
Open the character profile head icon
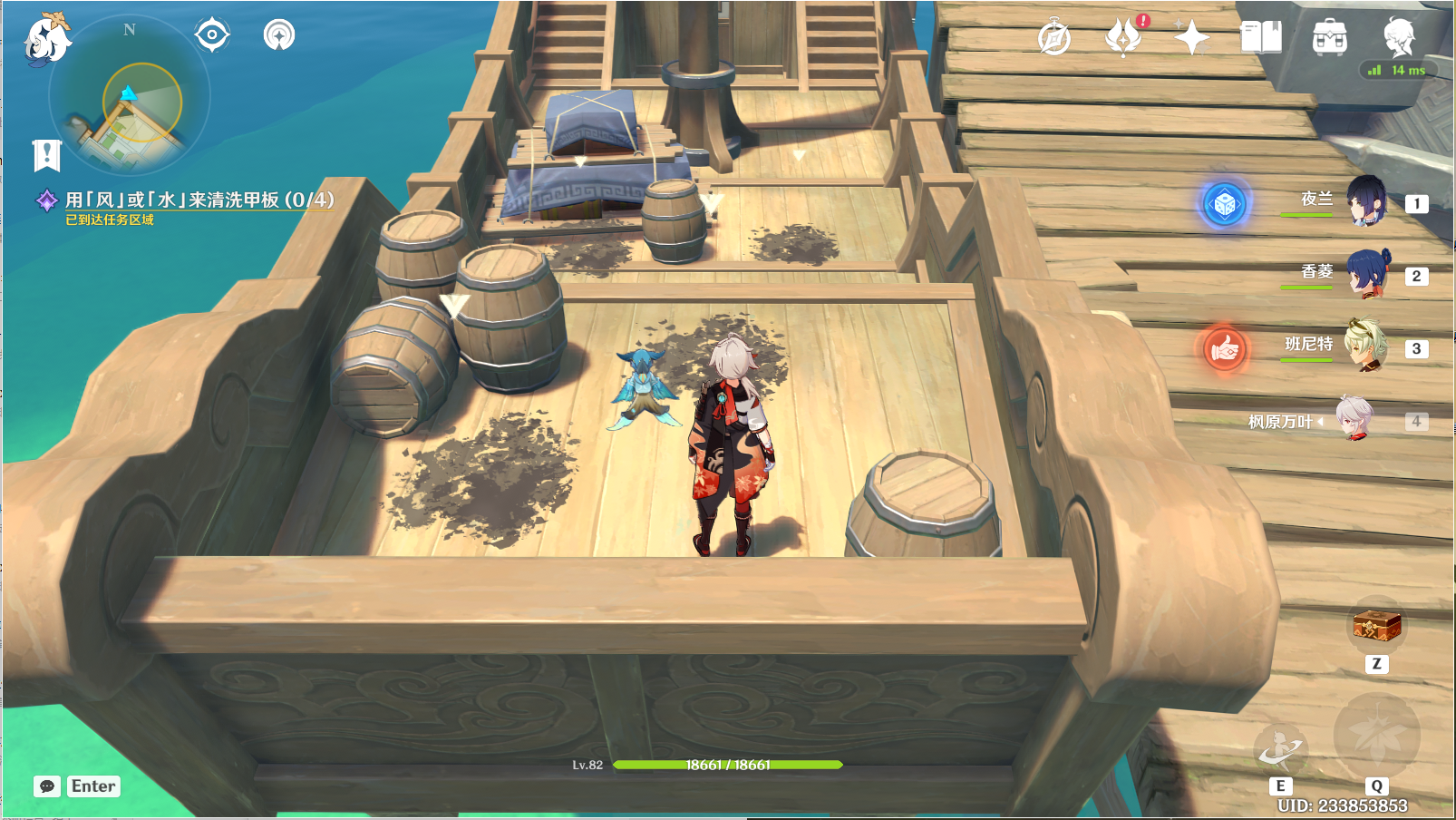click(1399, 37)
